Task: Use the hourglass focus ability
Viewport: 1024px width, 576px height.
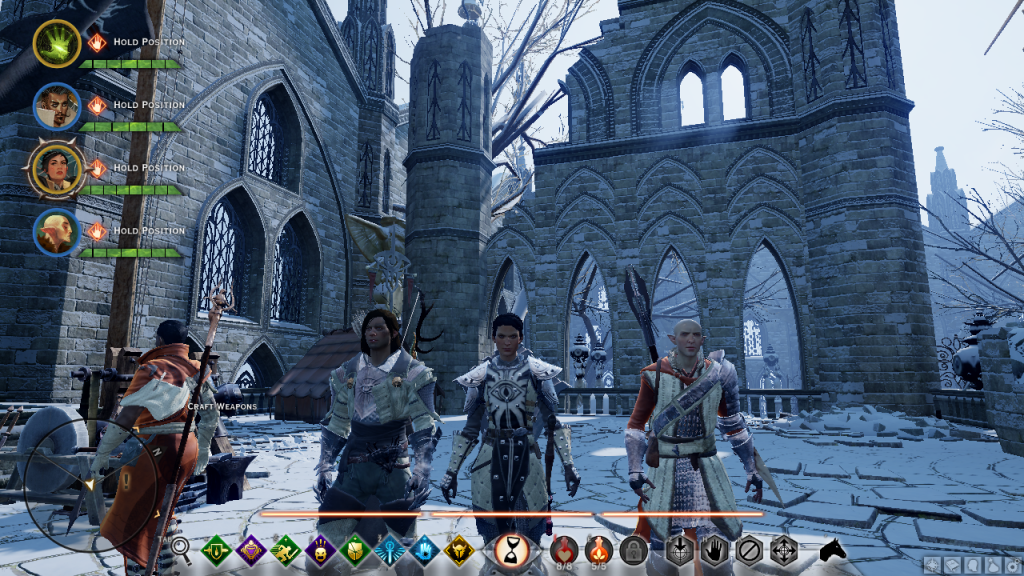Action: pos(512,549)
